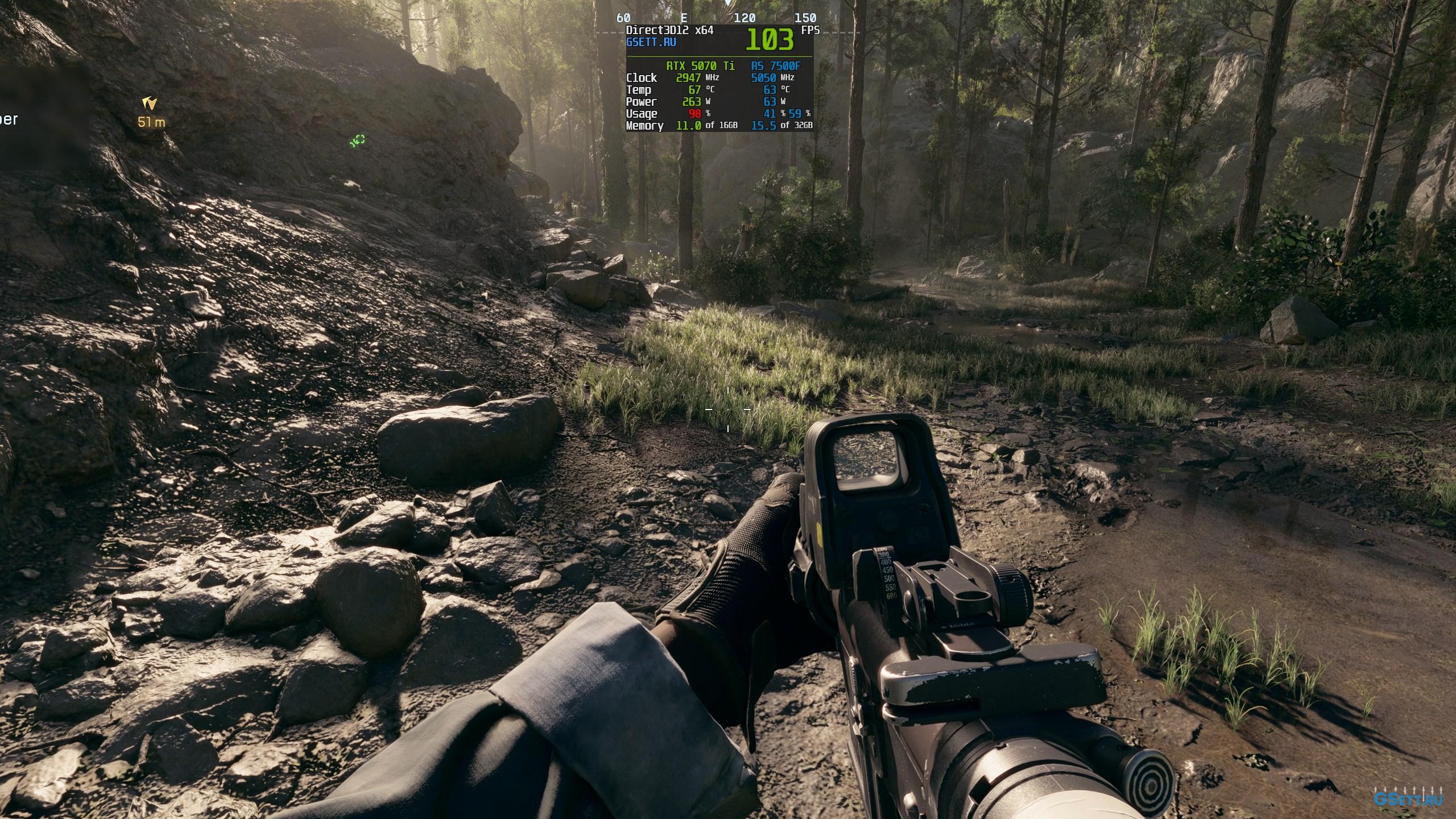Click the GSETT.RU label in the performance overlay
The width and height of the screenshot is (1456, 819).
pos(651,42)
